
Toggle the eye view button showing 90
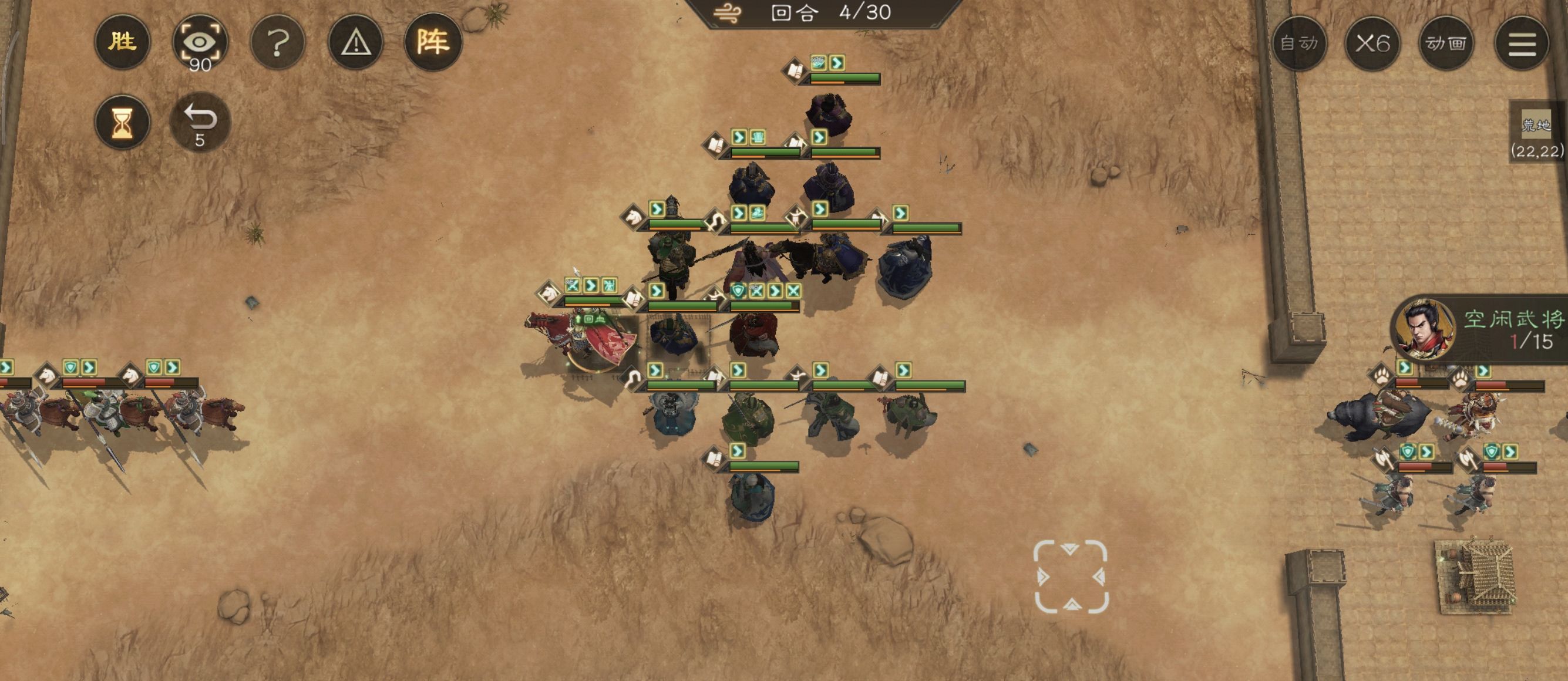(x=200, y=43)
